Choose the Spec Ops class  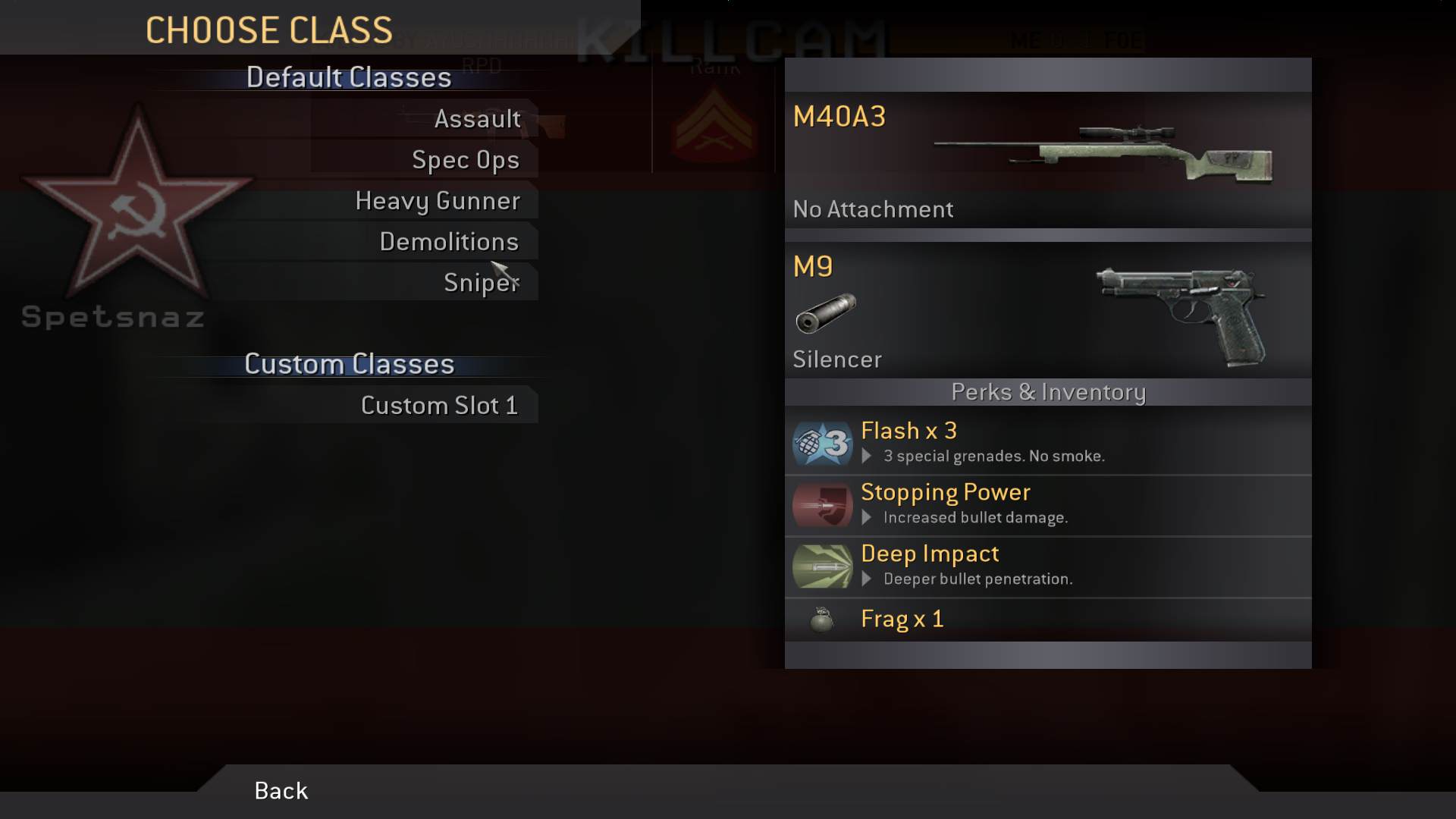click(465, 160)
